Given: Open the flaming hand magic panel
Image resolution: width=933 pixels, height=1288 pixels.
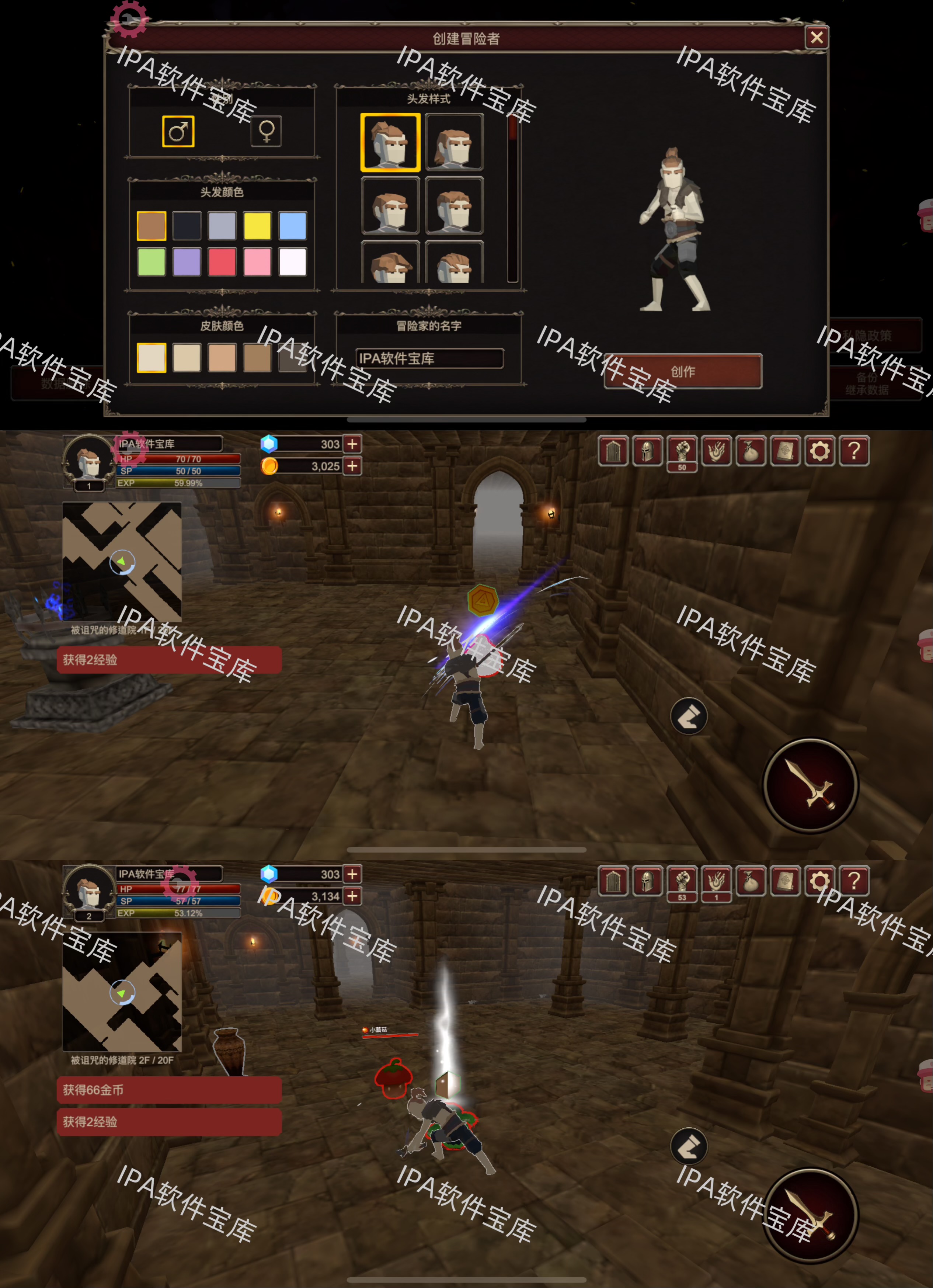Looking at the screenshot, I should click(717, 451).
